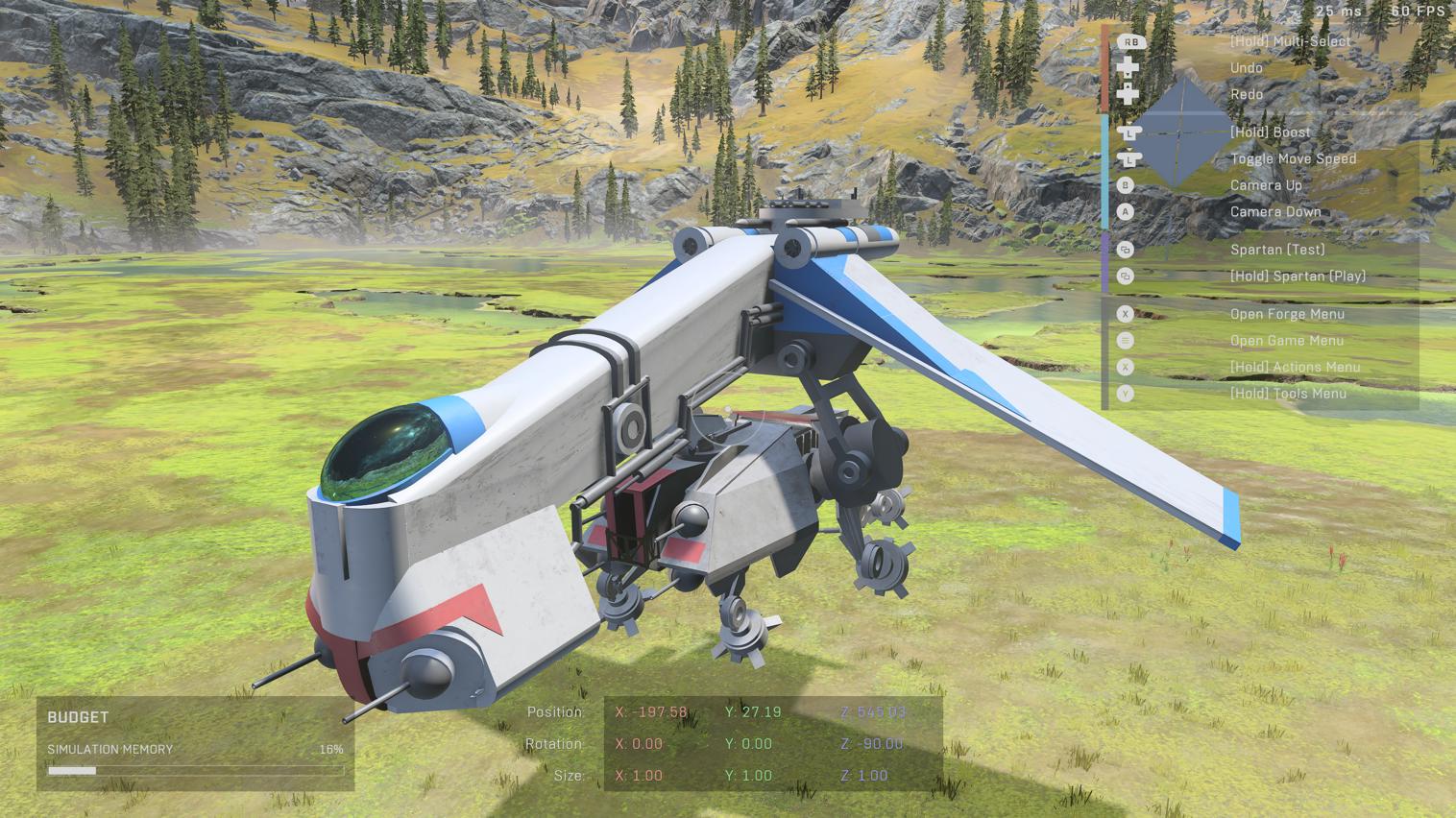Click the Camera Up button icon
The image size is (1456, 818).
1126,184
